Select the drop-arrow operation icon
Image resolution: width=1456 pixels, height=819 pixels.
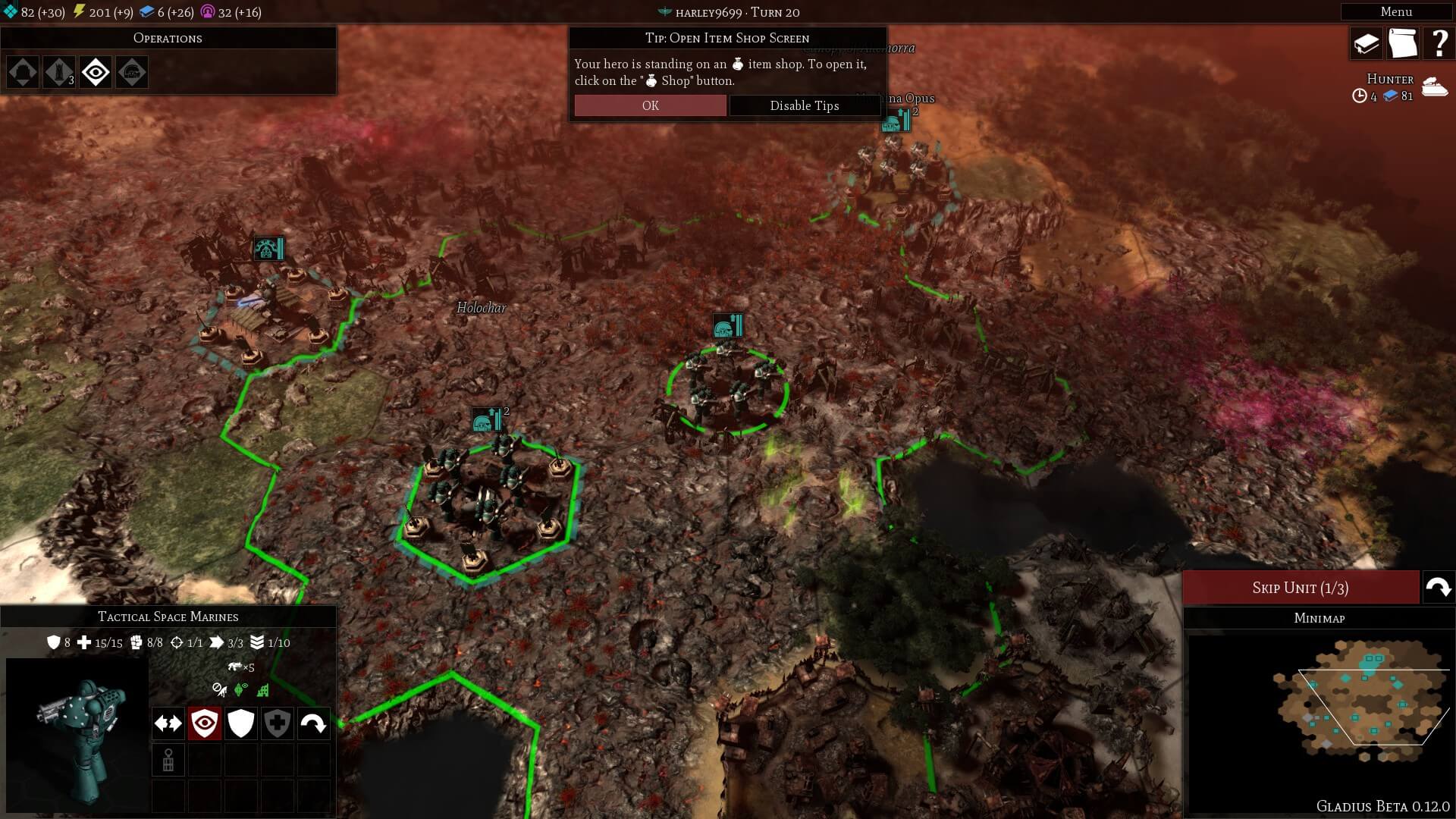click(x=23, y=73)
